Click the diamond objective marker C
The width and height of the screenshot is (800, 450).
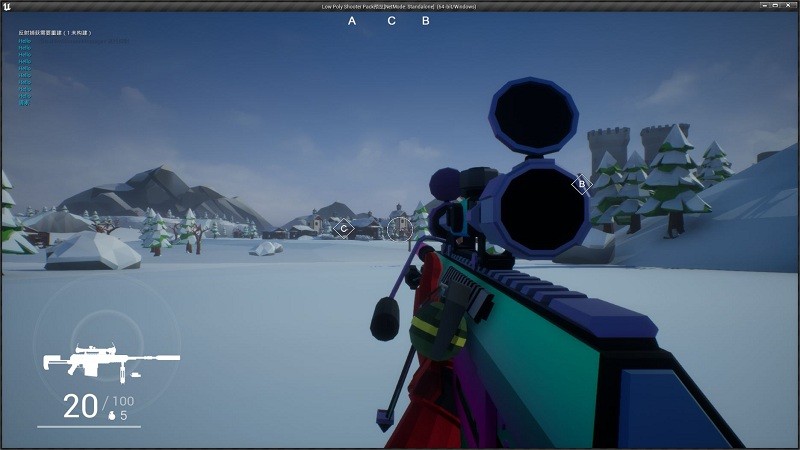343,229
